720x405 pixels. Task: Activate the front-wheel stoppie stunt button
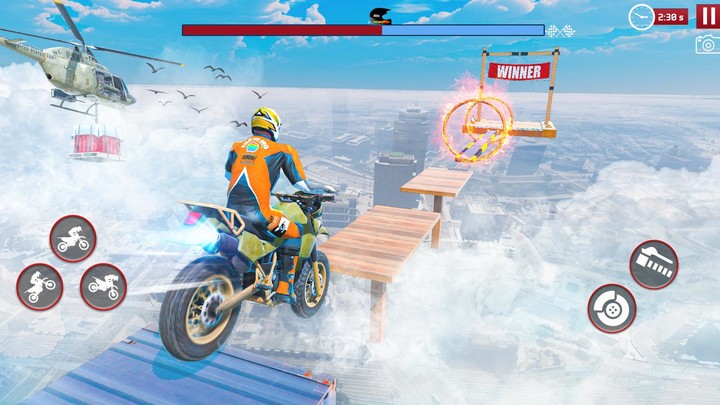(103, 287)
